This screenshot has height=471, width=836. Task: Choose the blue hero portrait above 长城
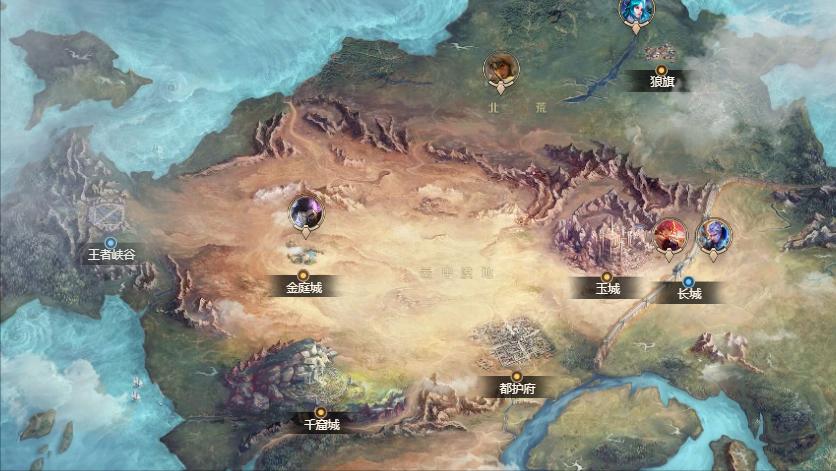pyautogui.click(x=713, y=236)
